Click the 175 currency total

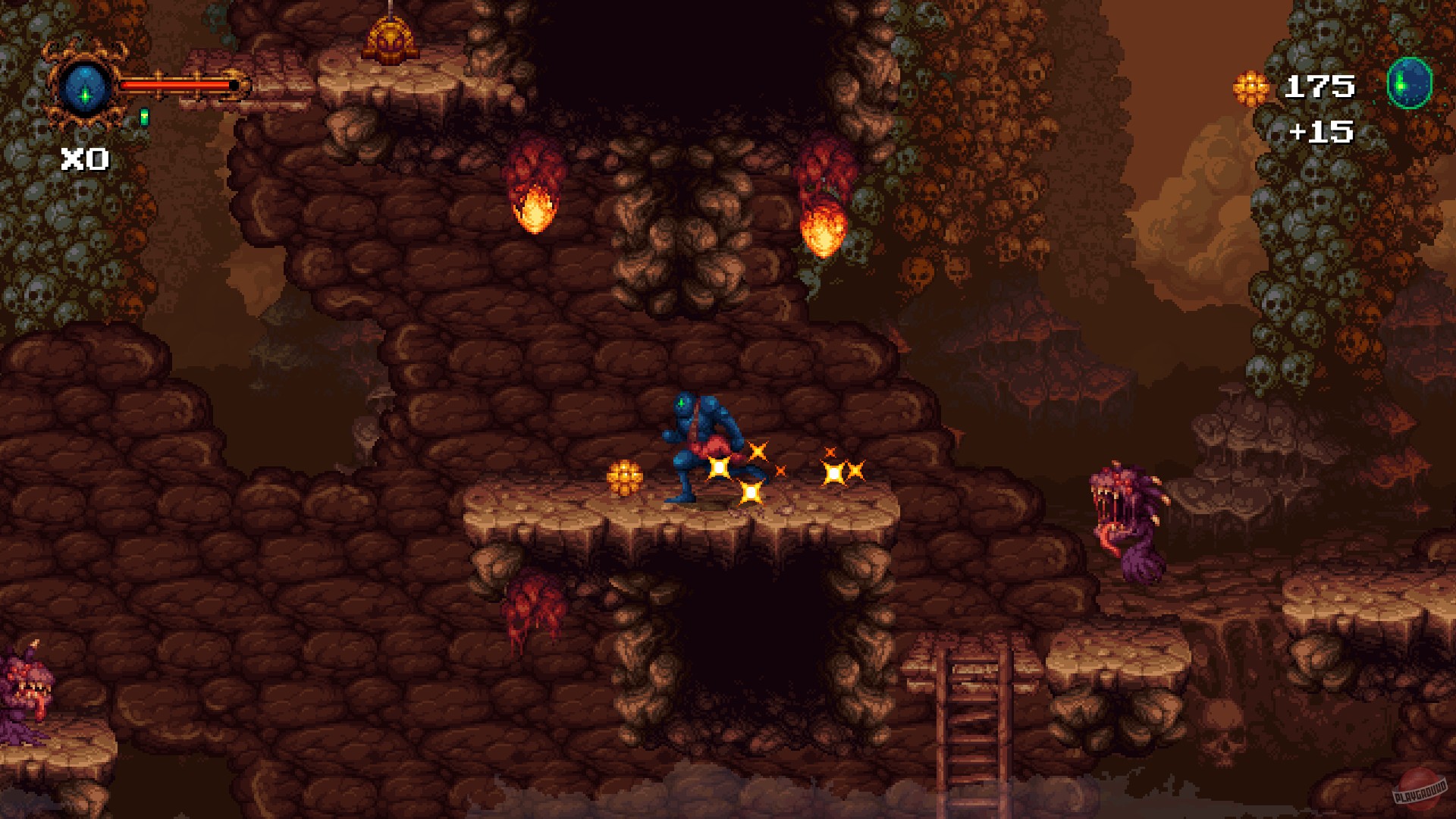[x=1319, y=85]
